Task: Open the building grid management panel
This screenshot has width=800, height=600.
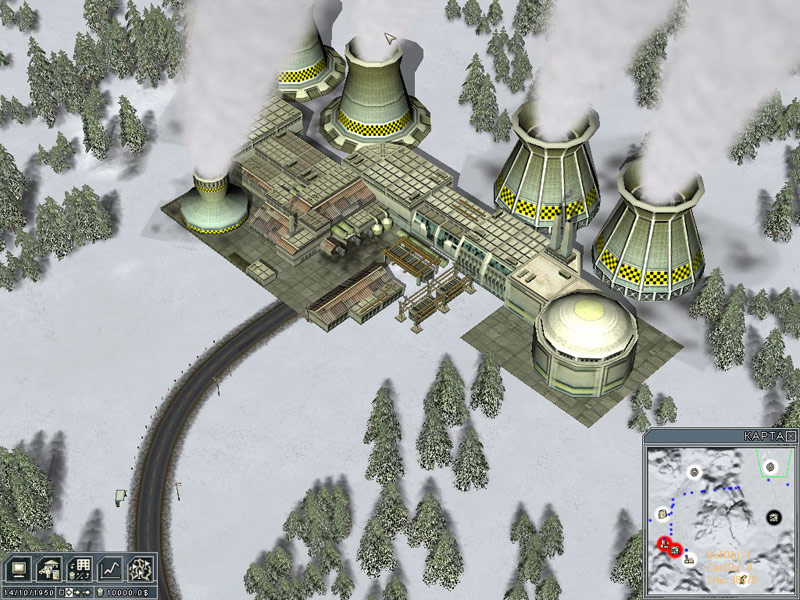Action: coord(80,567)
